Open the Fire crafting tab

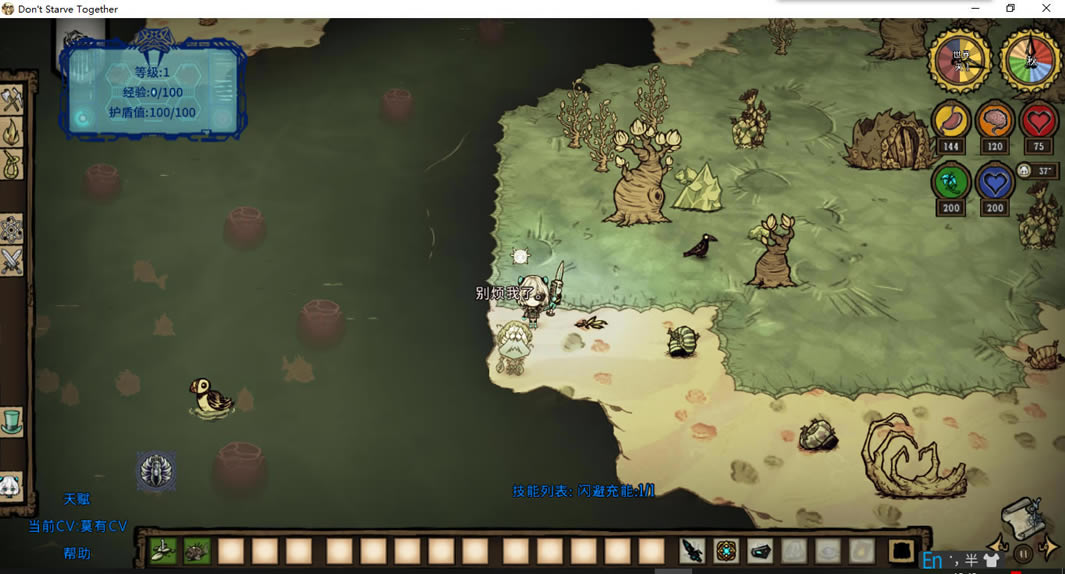(11, 132)
